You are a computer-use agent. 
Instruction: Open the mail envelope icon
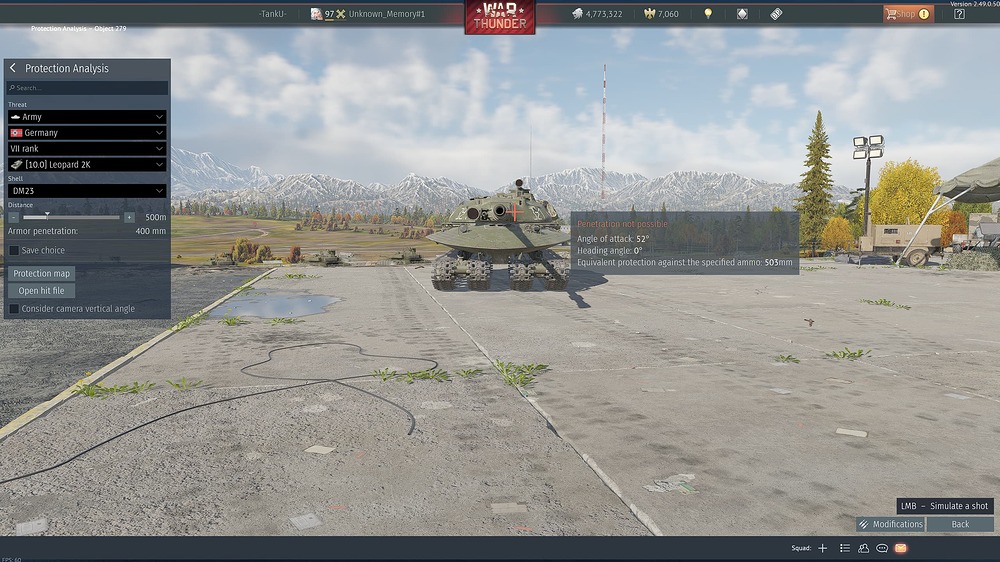click(x=901, y=548)
